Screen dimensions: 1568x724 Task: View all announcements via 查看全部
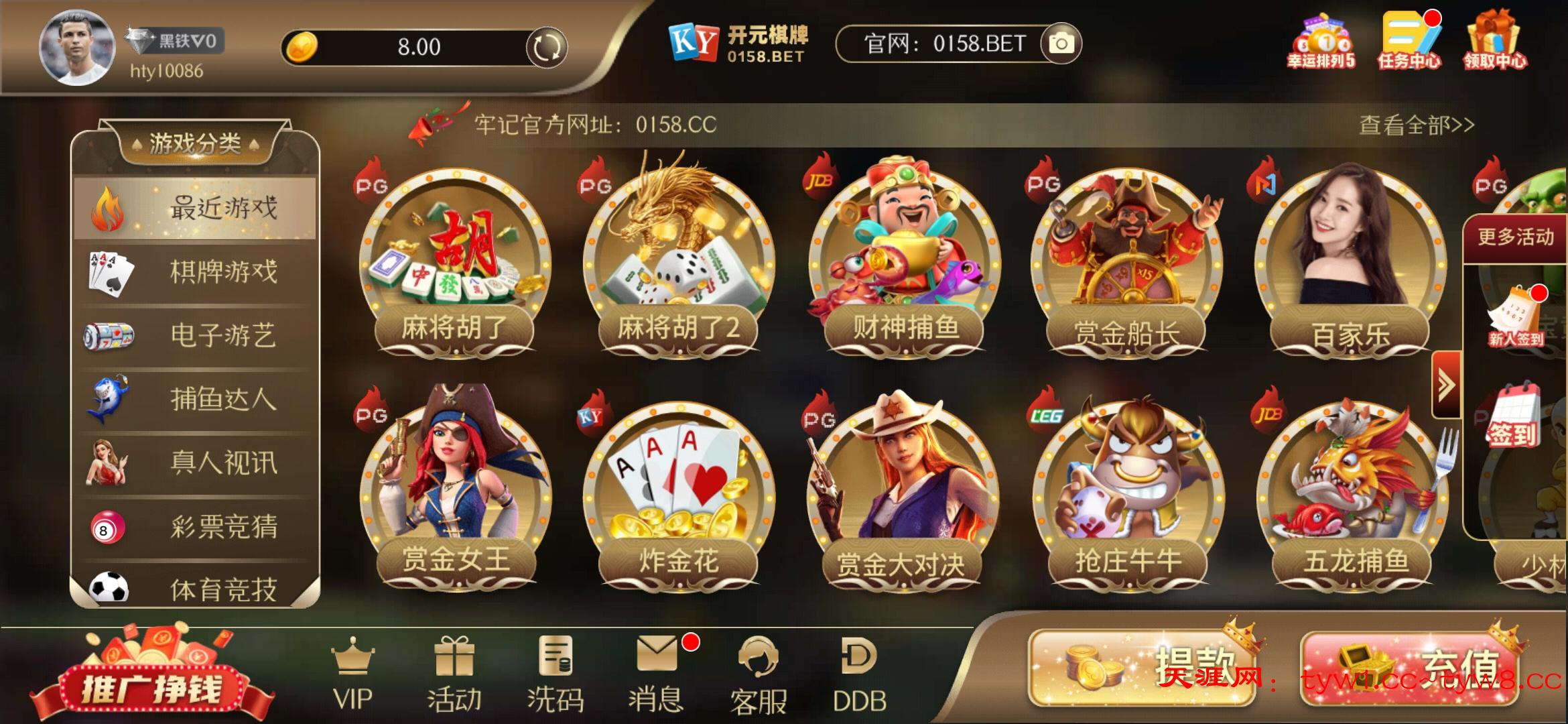[1416, 125]
